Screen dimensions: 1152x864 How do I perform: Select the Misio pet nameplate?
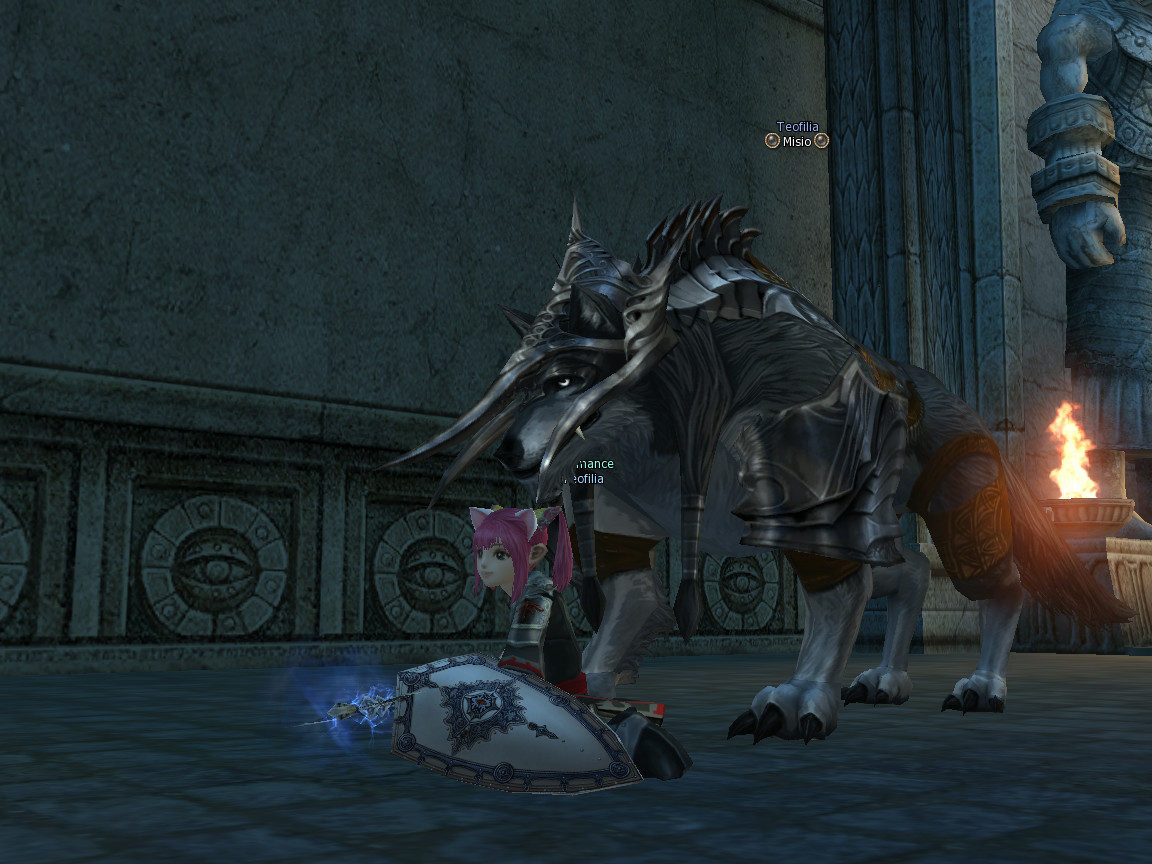click(797, 142)
